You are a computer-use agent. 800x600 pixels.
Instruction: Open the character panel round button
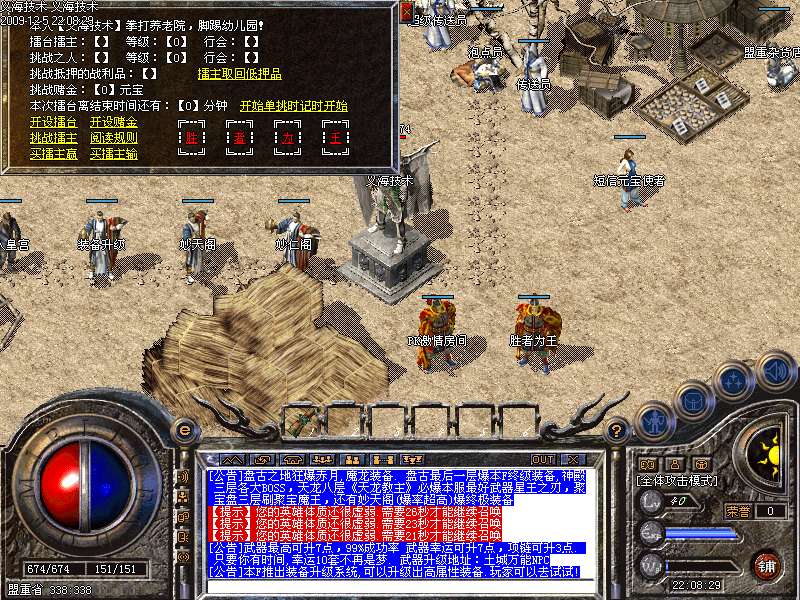click(x=654, y=420)
